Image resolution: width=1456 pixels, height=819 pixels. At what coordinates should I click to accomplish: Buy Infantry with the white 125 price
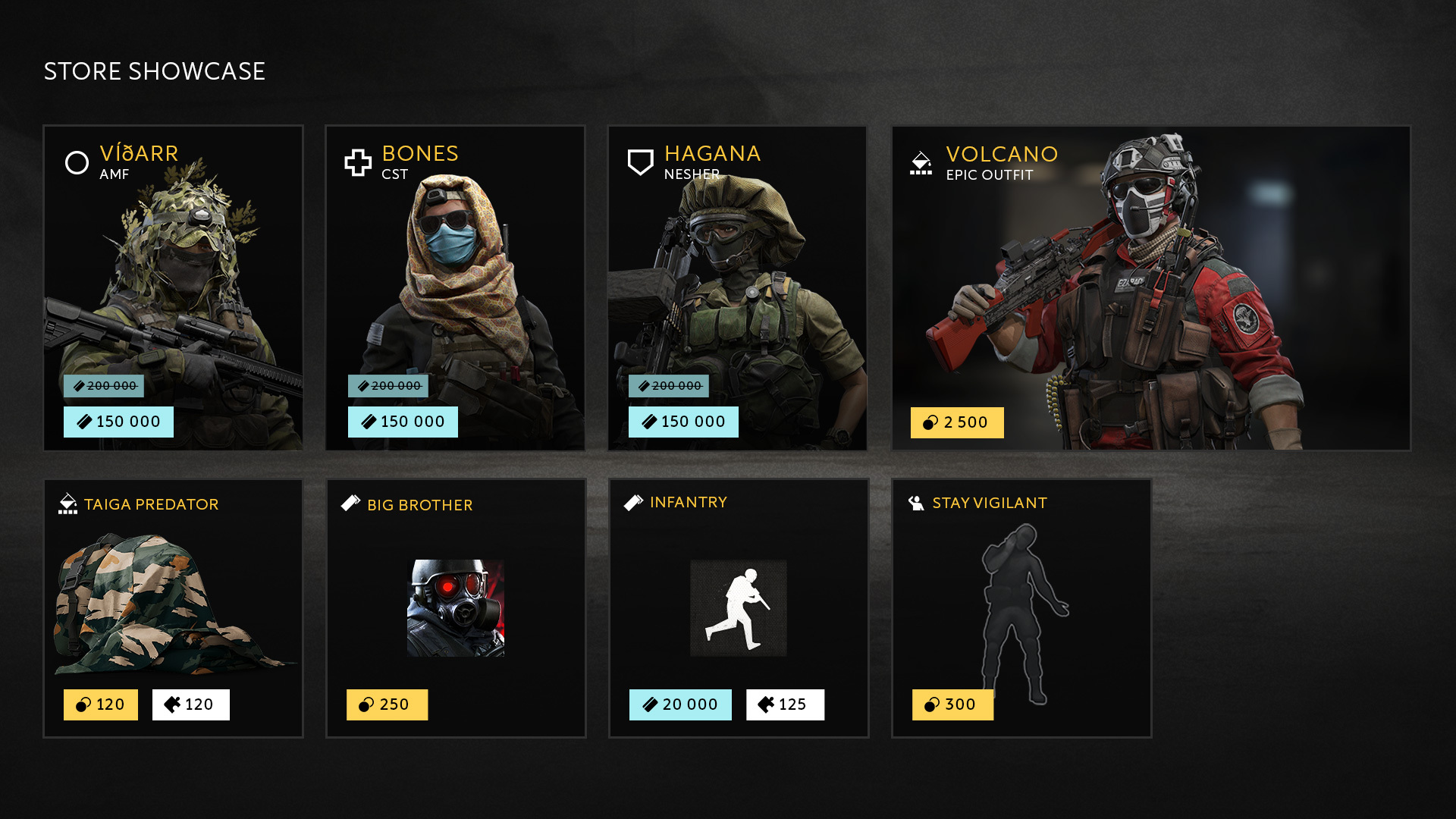click(x=785, y=704)
